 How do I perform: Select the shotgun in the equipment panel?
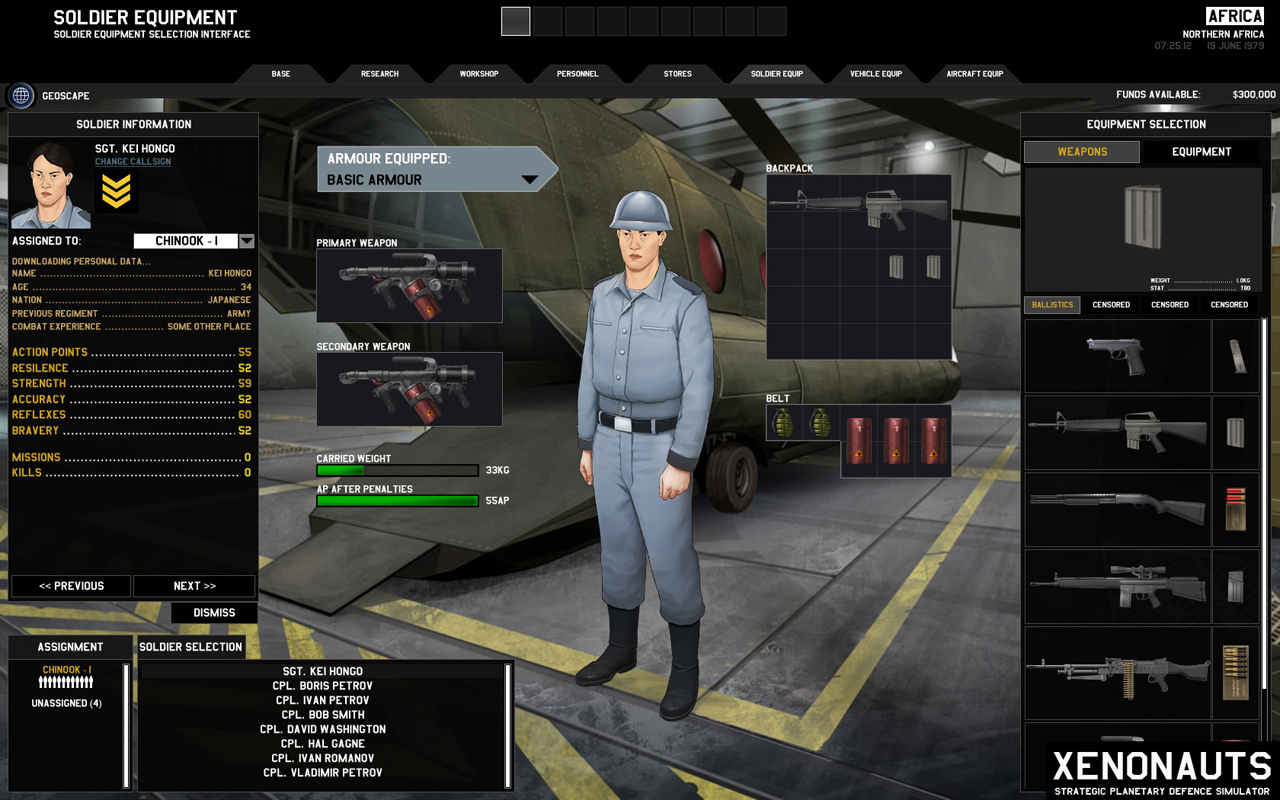pos(1116,510)
